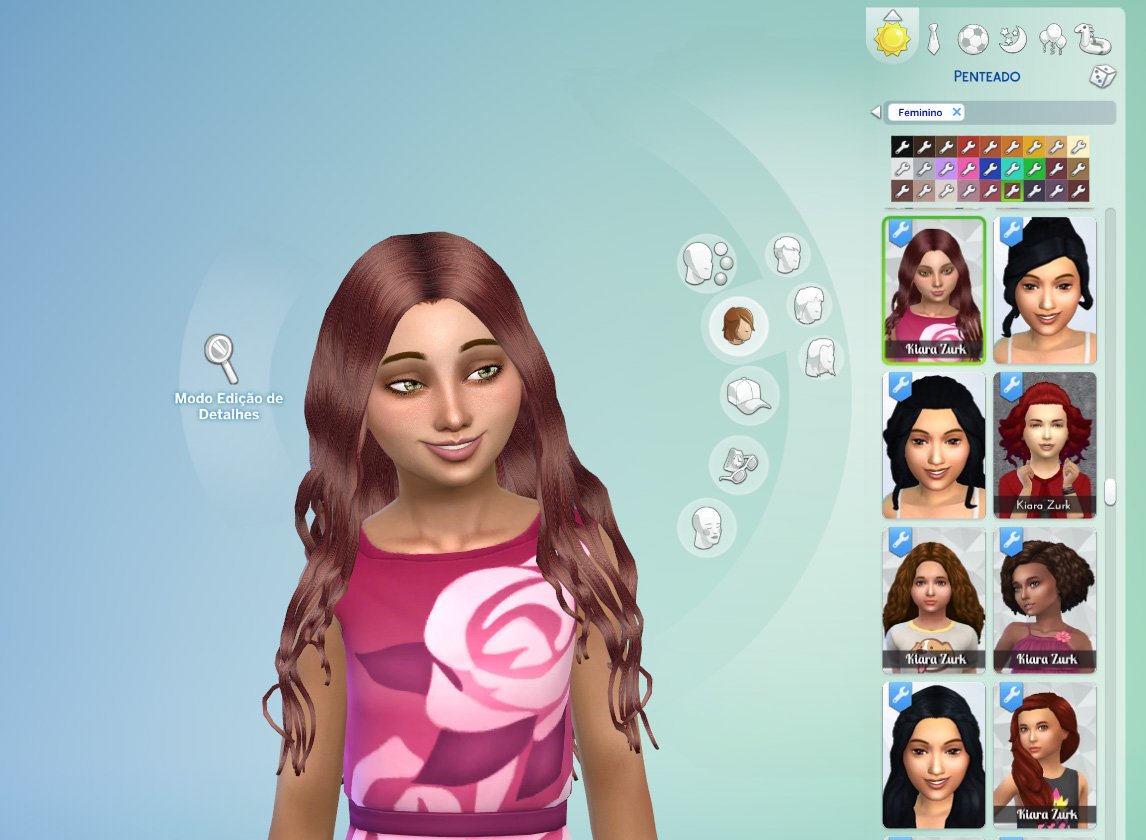Pick the black hair color swatch

tap(901, 147)
